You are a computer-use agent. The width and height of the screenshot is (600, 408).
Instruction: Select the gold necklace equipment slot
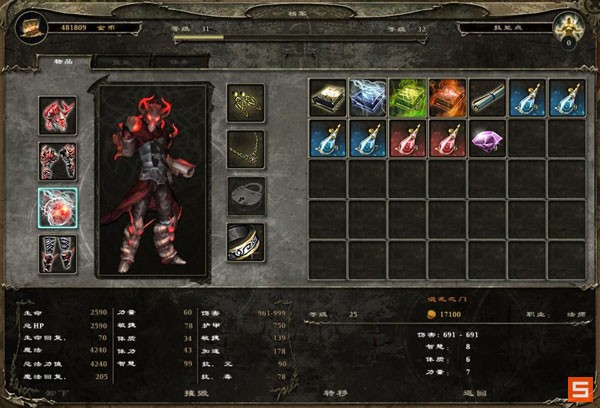(x=245, y=148)
